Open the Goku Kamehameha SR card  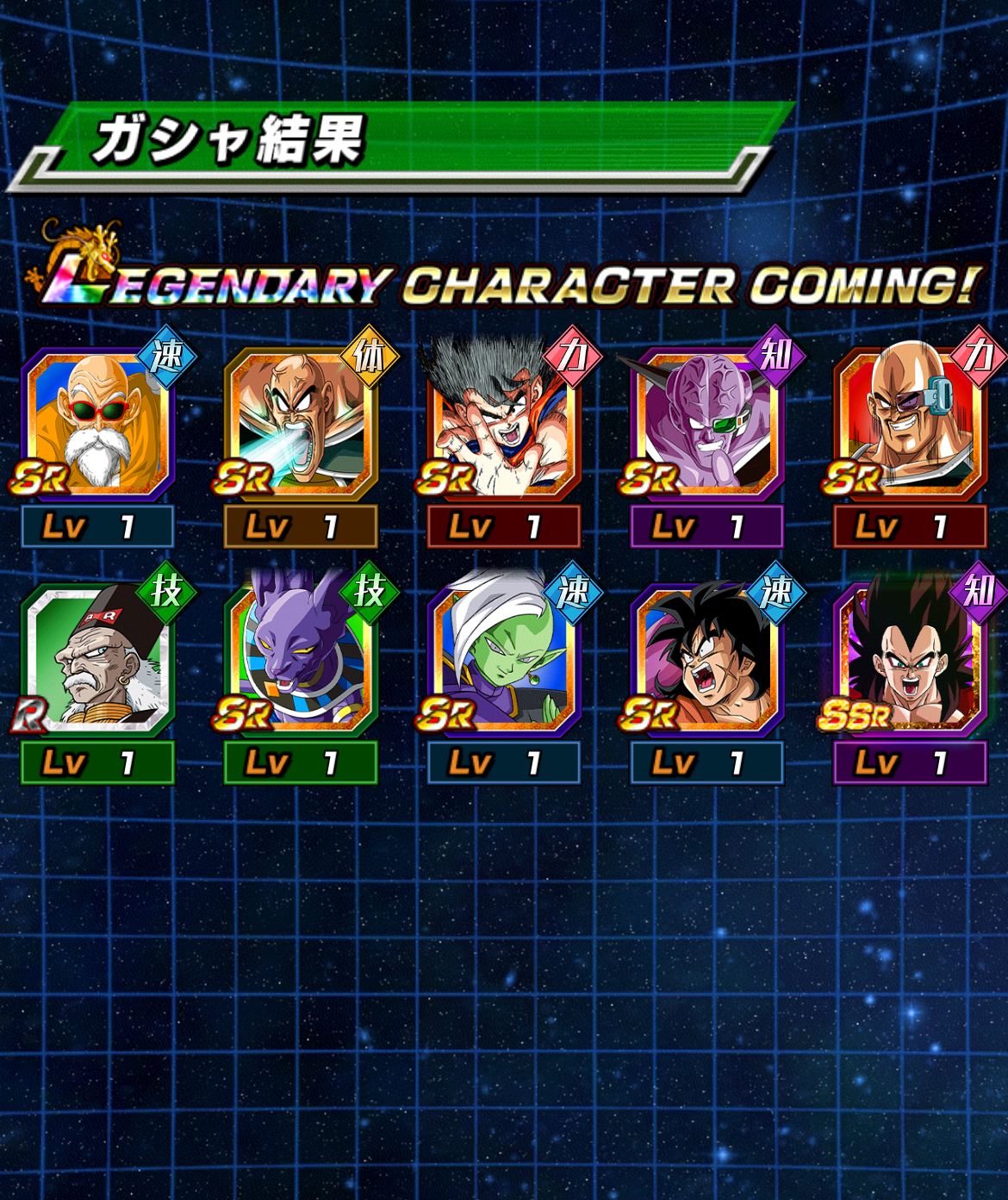coord(504,424)
